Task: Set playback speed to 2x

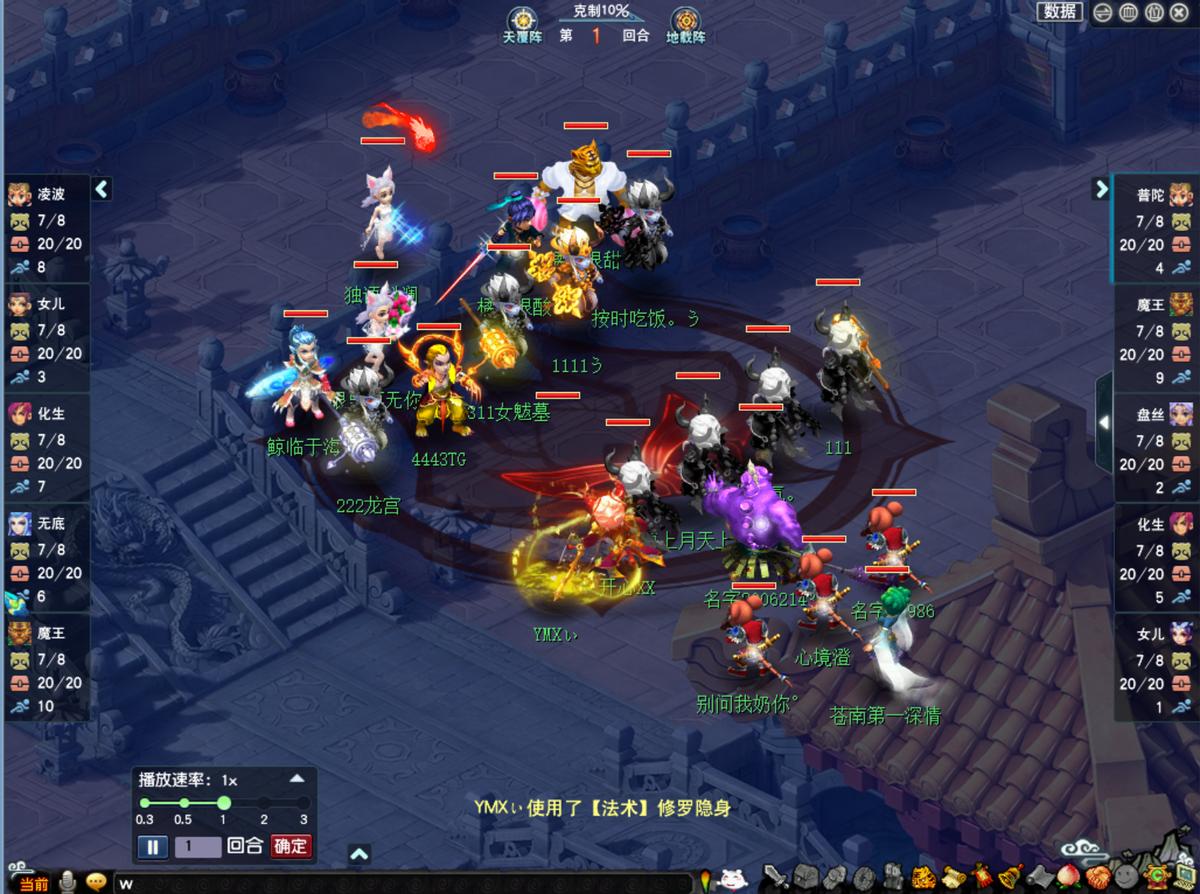Action: (263, 803)
